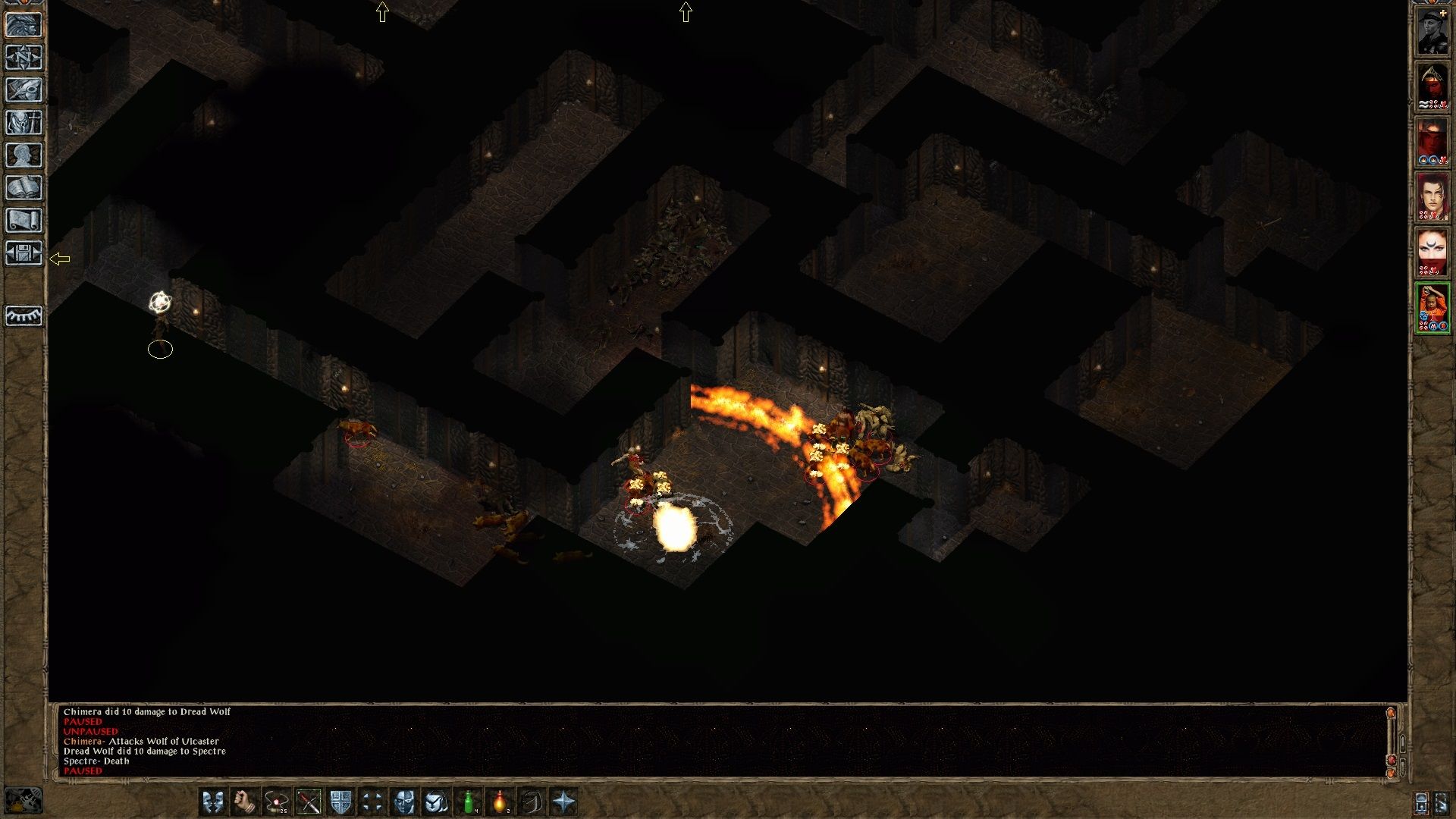Rest the party using the bottom sidebar icon

pyautogui.click(x=24, y=317)
